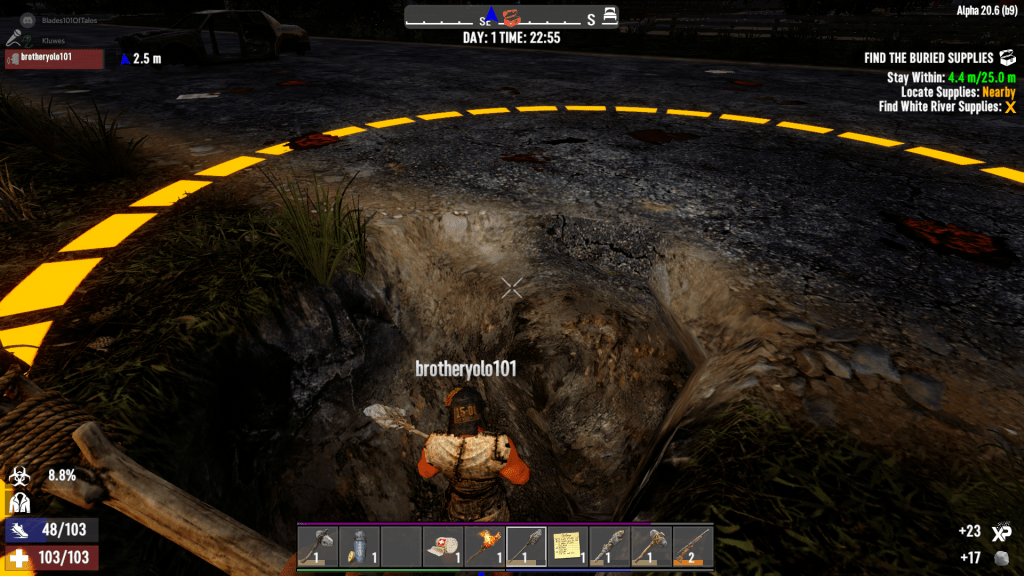This screenshot has width=1024, height=576.
Task: Open the Find the Buried Supplies quest tracker
Action: click(929, 58)
